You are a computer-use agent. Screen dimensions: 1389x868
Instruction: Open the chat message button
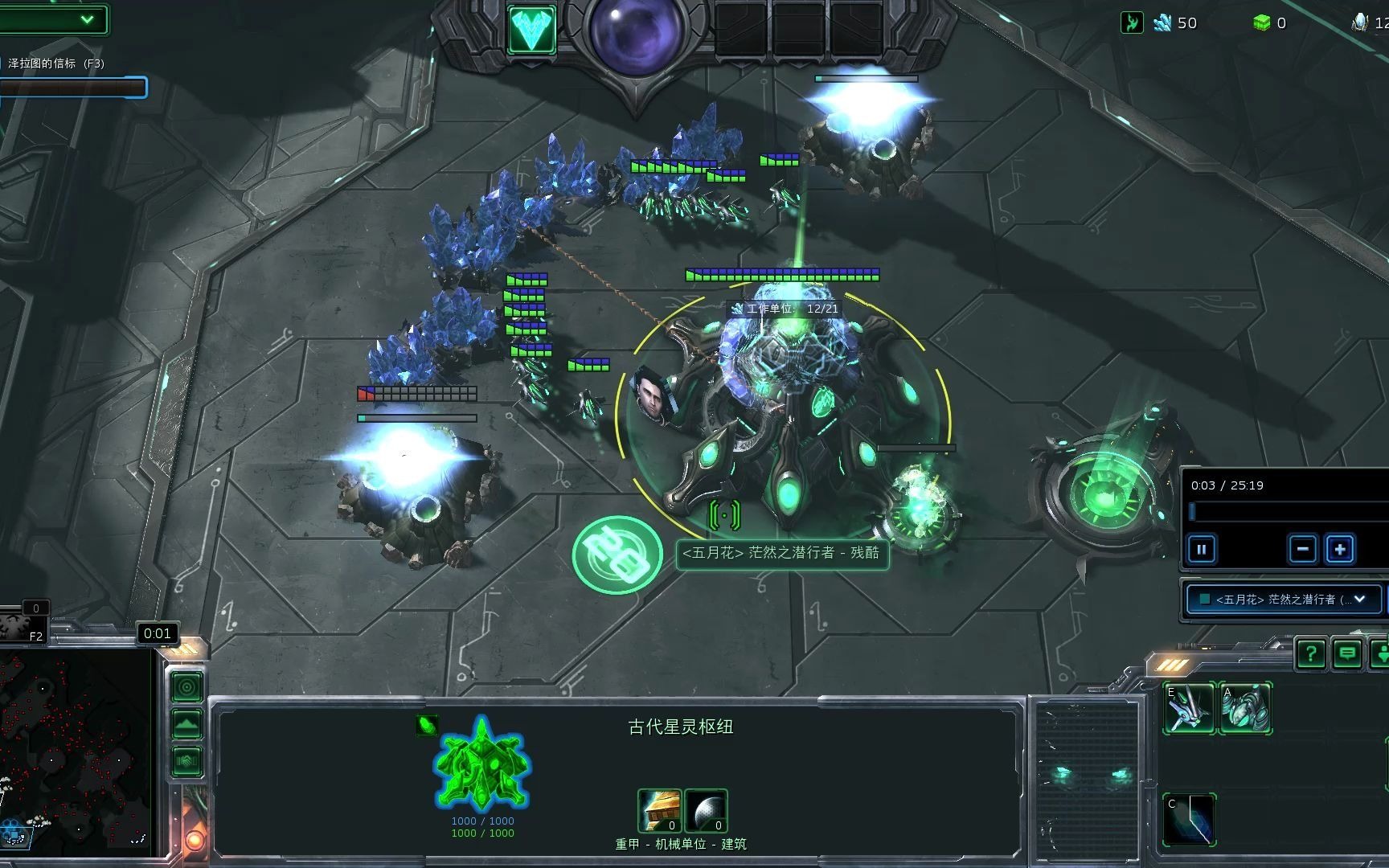(x=1347, y=654)
